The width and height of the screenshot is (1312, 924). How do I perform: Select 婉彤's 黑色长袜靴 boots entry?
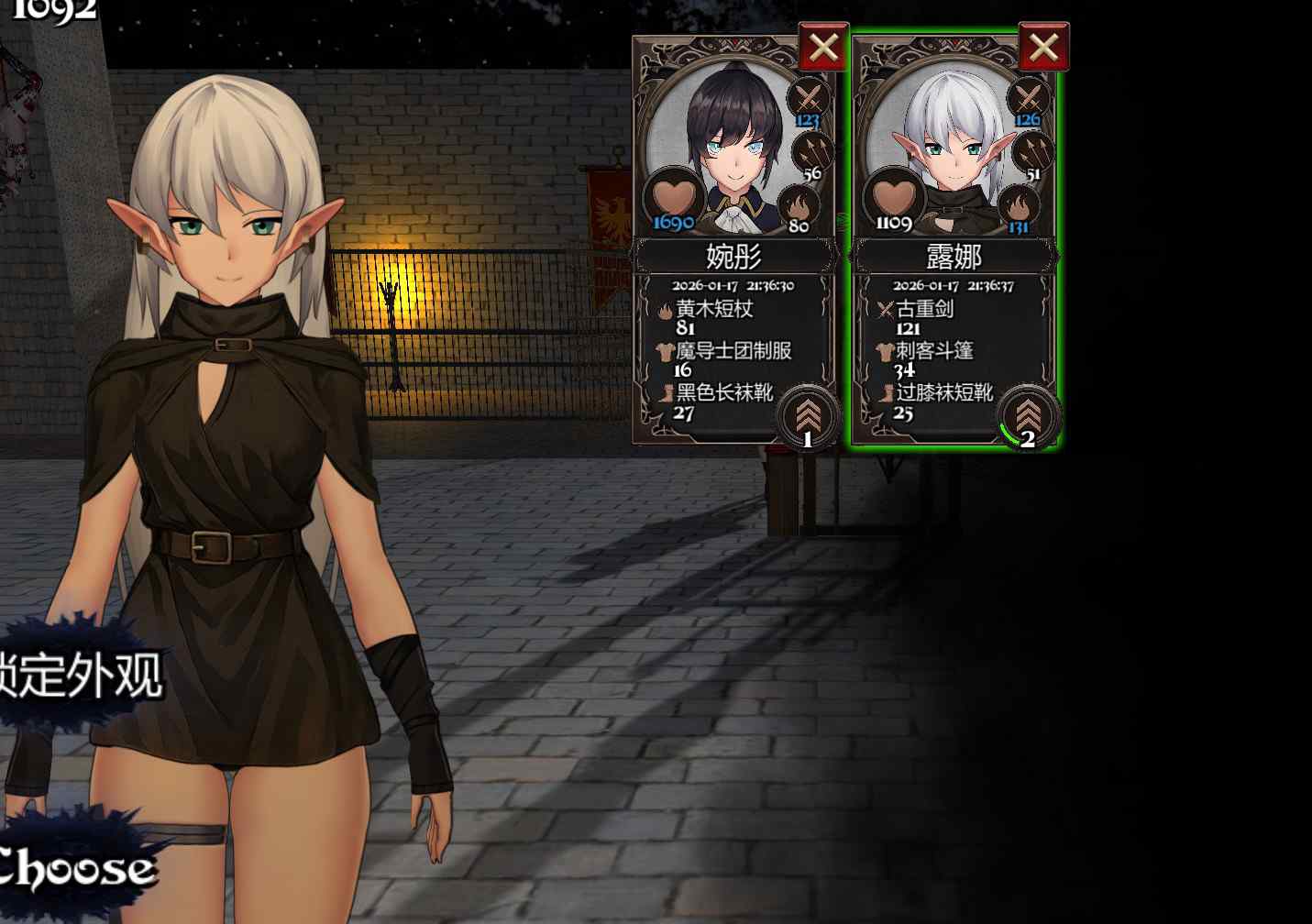[x=723, y=393]
